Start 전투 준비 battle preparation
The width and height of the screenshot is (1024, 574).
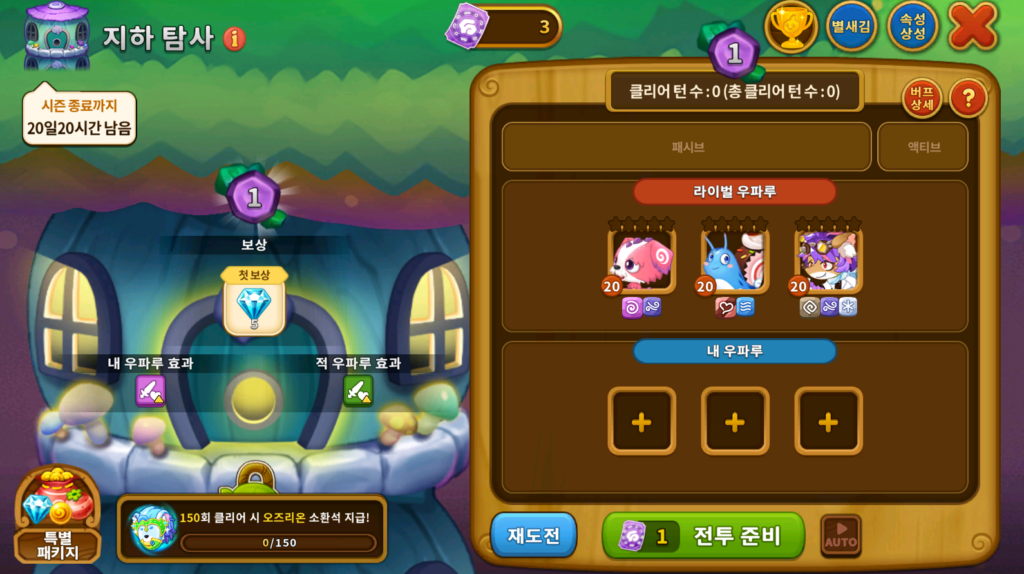[x=703, y=536]
